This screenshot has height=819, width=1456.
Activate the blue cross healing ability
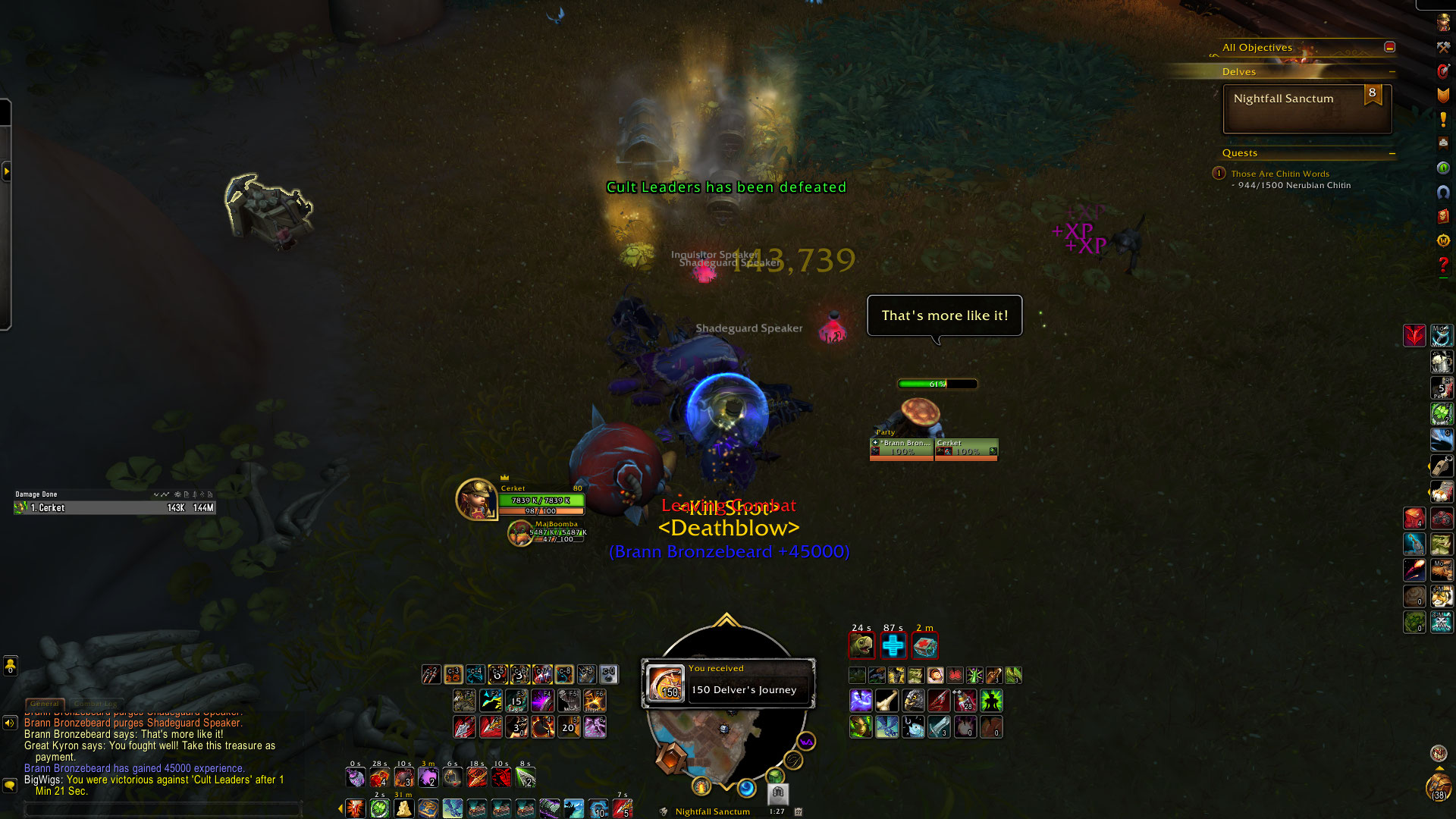pos(893,646)
